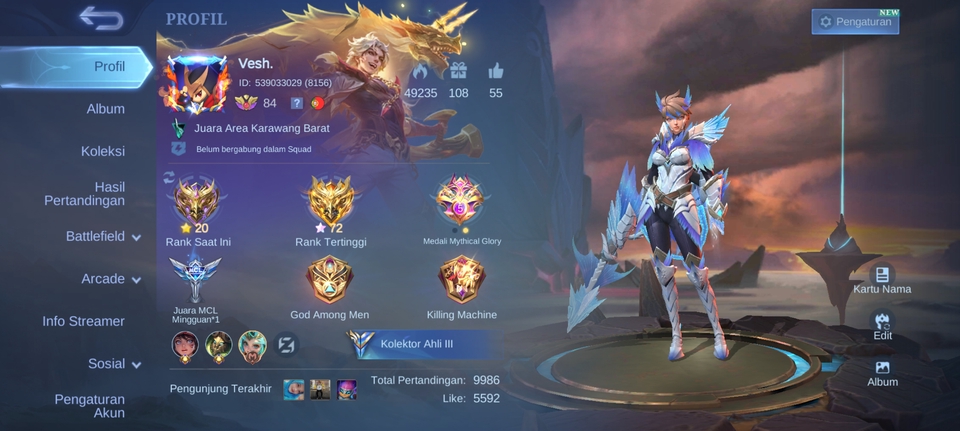
Task: Open the Pengaturan settings button
Action: coord(855,22)
